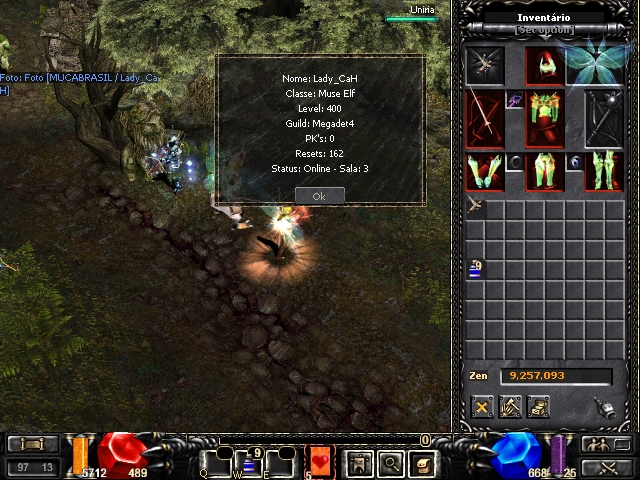Open the magnifying glass button on bottom bar

391,463
